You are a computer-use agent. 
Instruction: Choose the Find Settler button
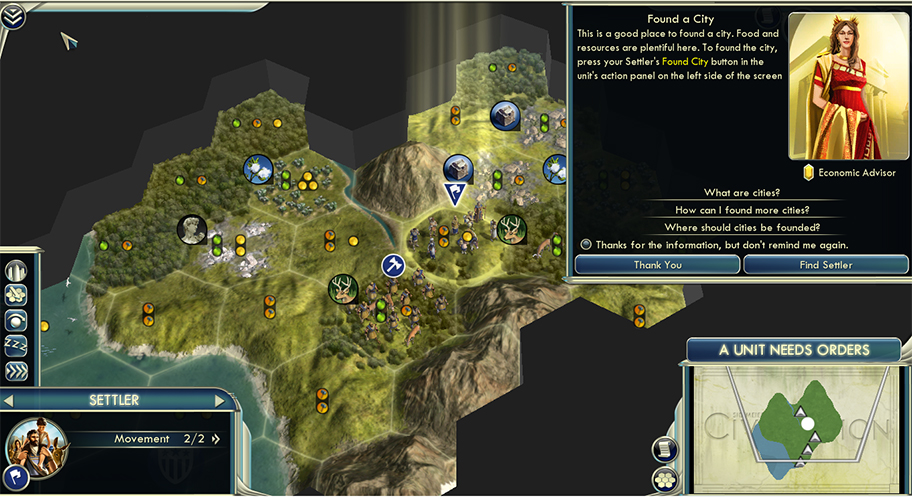826,265
